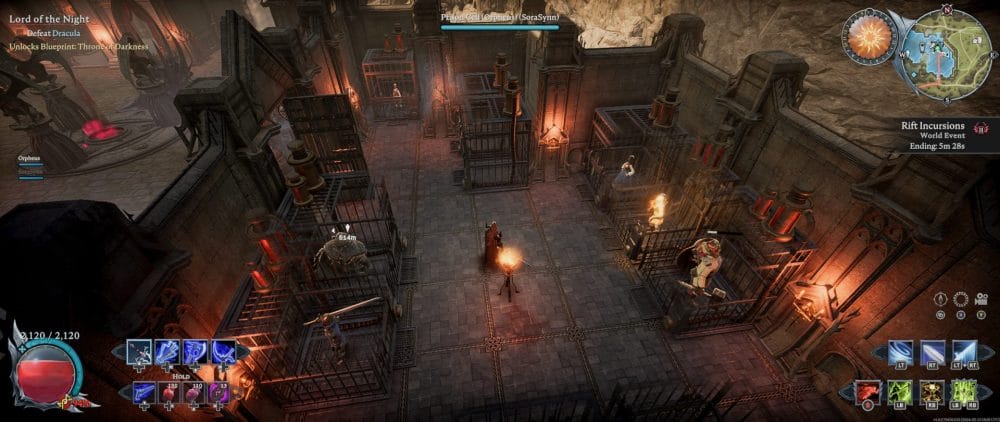The height and width of the screenshot is (422, 1000).
Task: Activate the blue sword thrust ability
Action: coord(965,352)
